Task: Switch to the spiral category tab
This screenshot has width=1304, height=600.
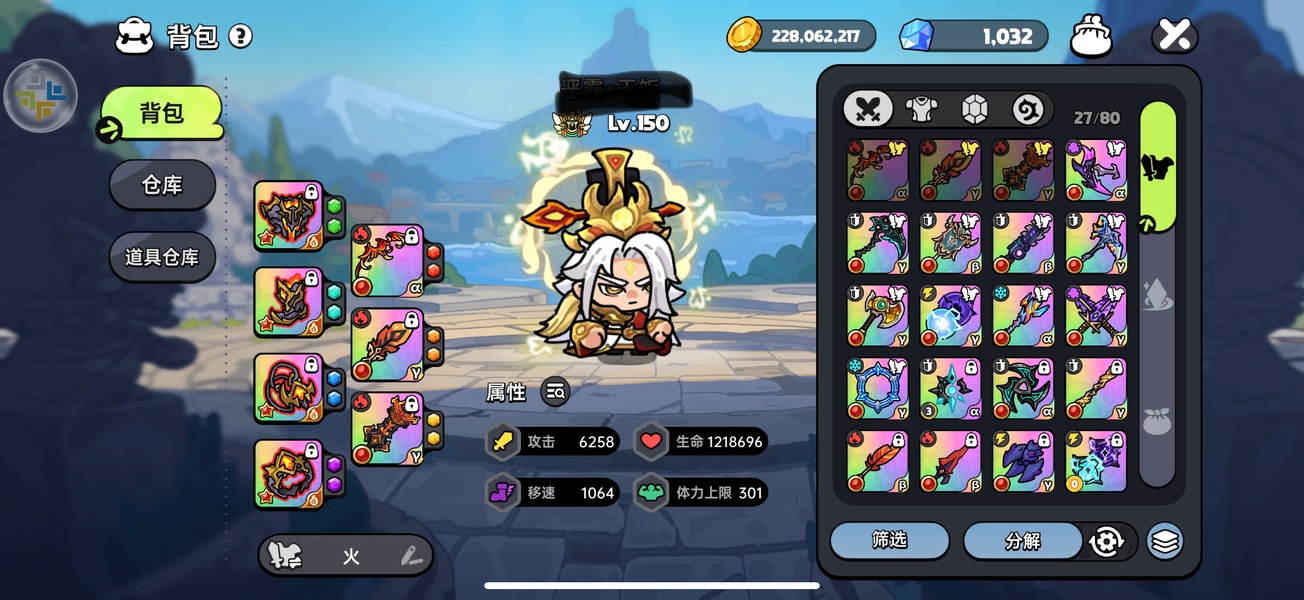Action: pyautogui.click(x=1027, y=108)
